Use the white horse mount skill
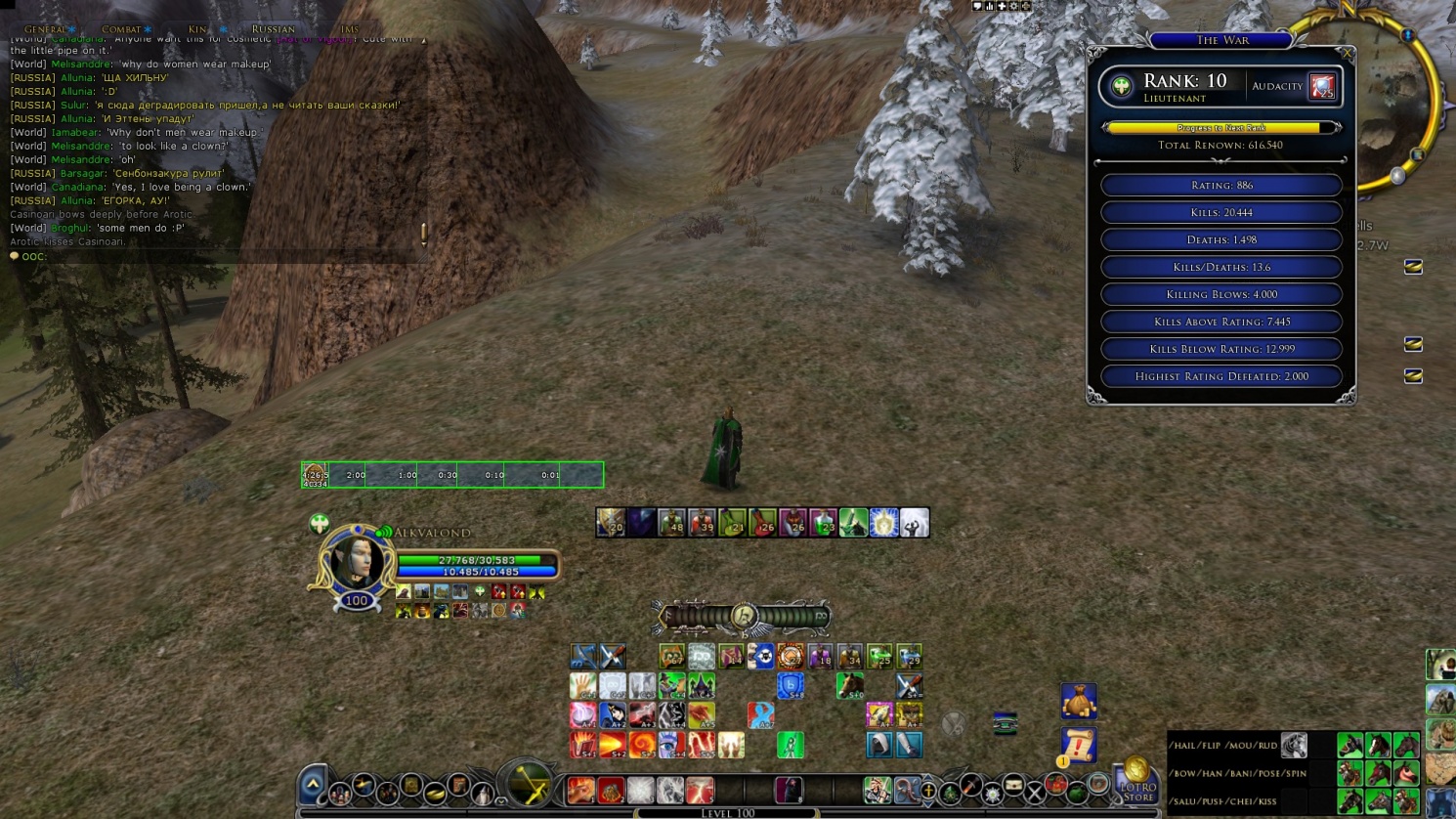1456x819 pixels. [1294, 746]
